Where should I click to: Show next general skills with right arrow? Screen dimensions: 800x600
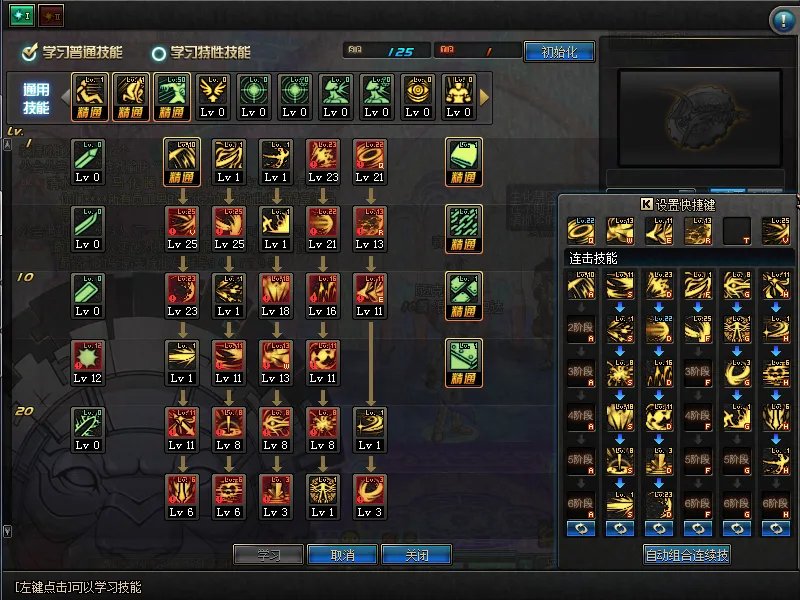(485, 97)
